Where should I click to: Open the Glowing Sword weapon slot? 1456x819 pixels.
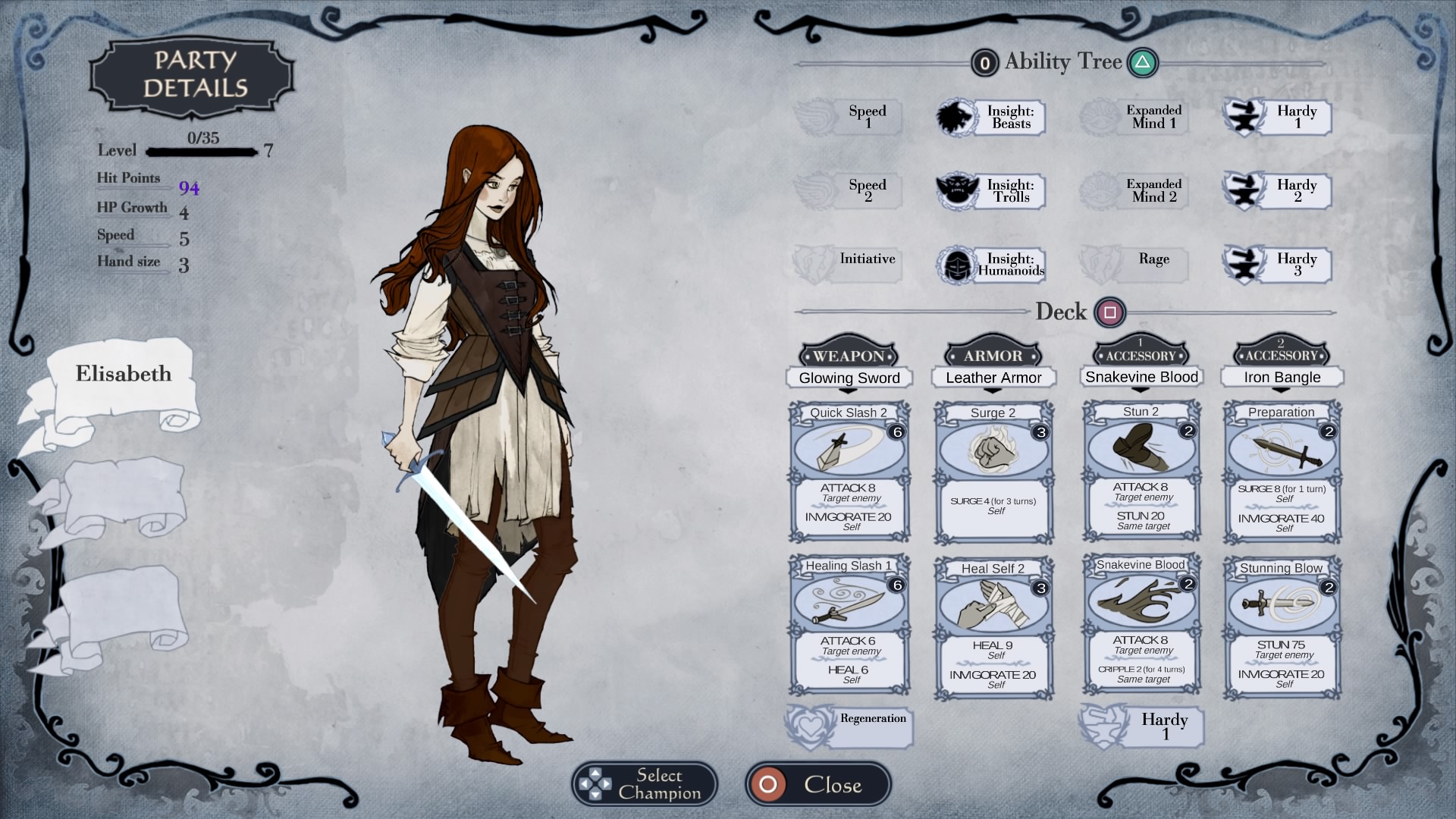pyautogui.click(x=849, y=378)
